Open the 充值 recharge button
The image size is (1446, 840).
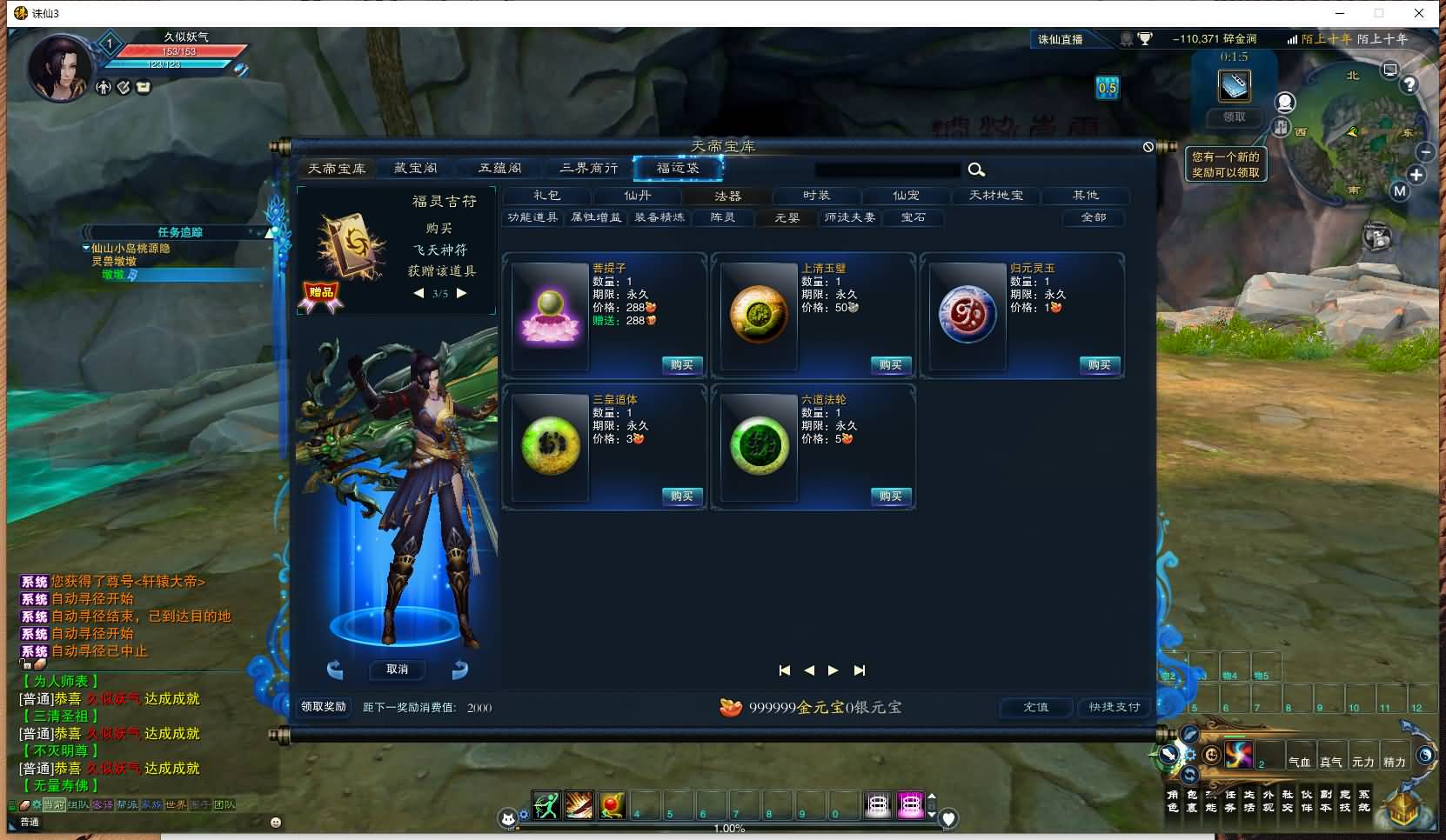[1035, 707]
